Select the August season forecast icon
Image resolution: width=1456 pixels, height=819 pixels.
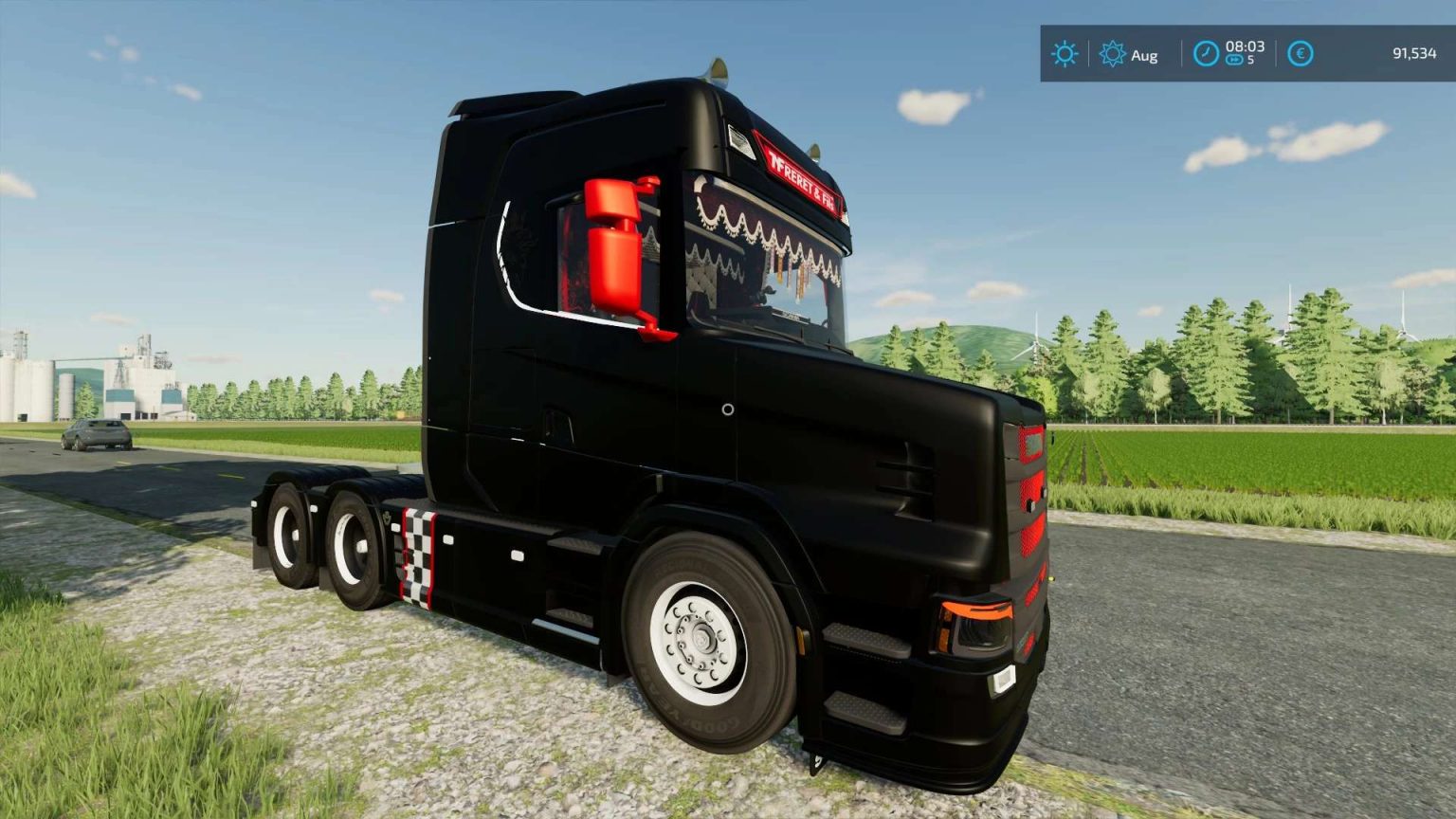(1115, 55)
